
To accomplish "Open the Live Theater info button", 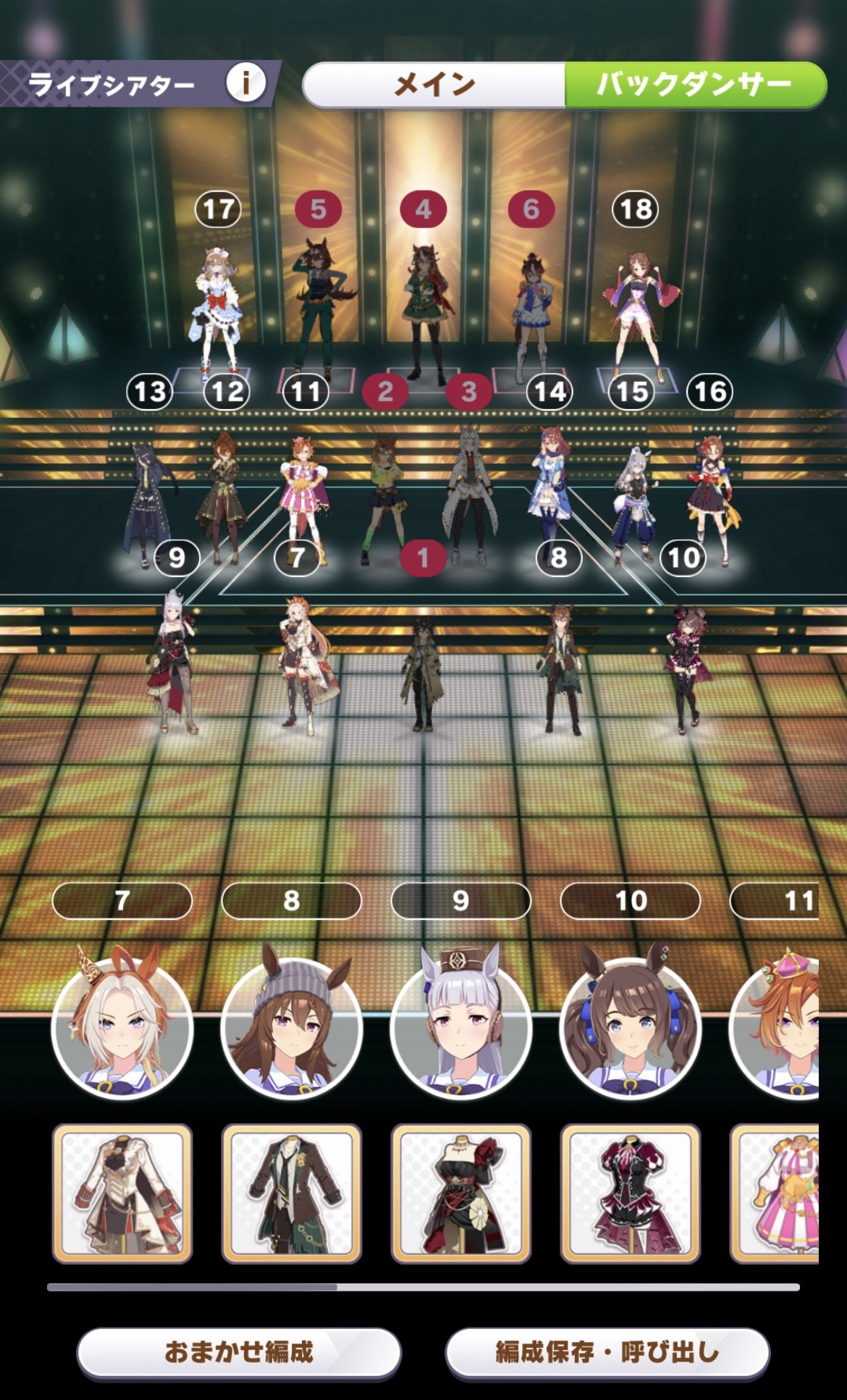I will [x=245, y=83].
